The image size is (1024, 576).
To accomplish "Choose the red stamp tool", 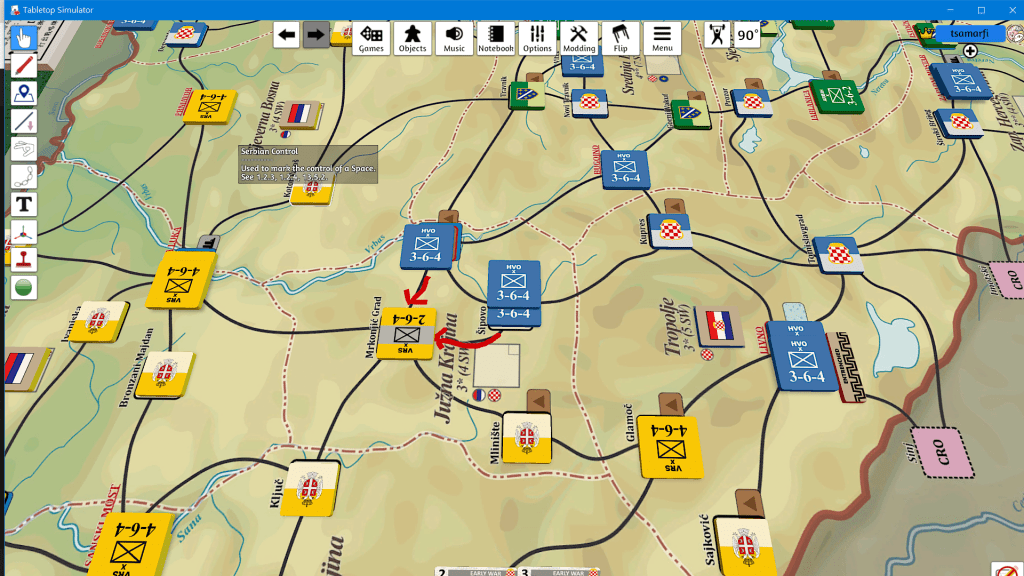I will coord(24,260).
